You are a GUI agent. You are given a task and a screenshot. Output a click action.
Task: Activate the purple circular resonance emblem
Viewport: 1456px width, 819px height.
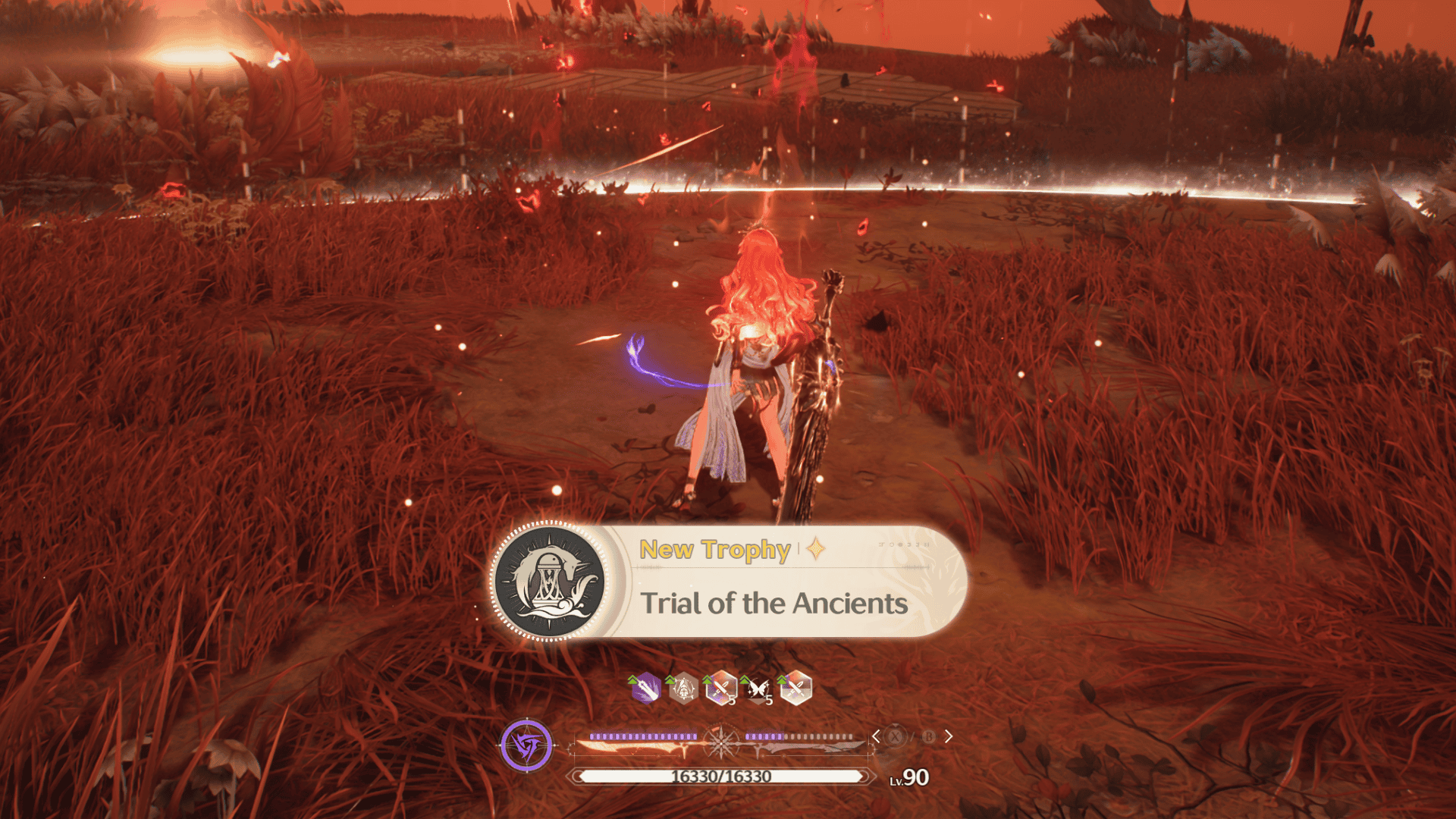[x=526, y=745]
